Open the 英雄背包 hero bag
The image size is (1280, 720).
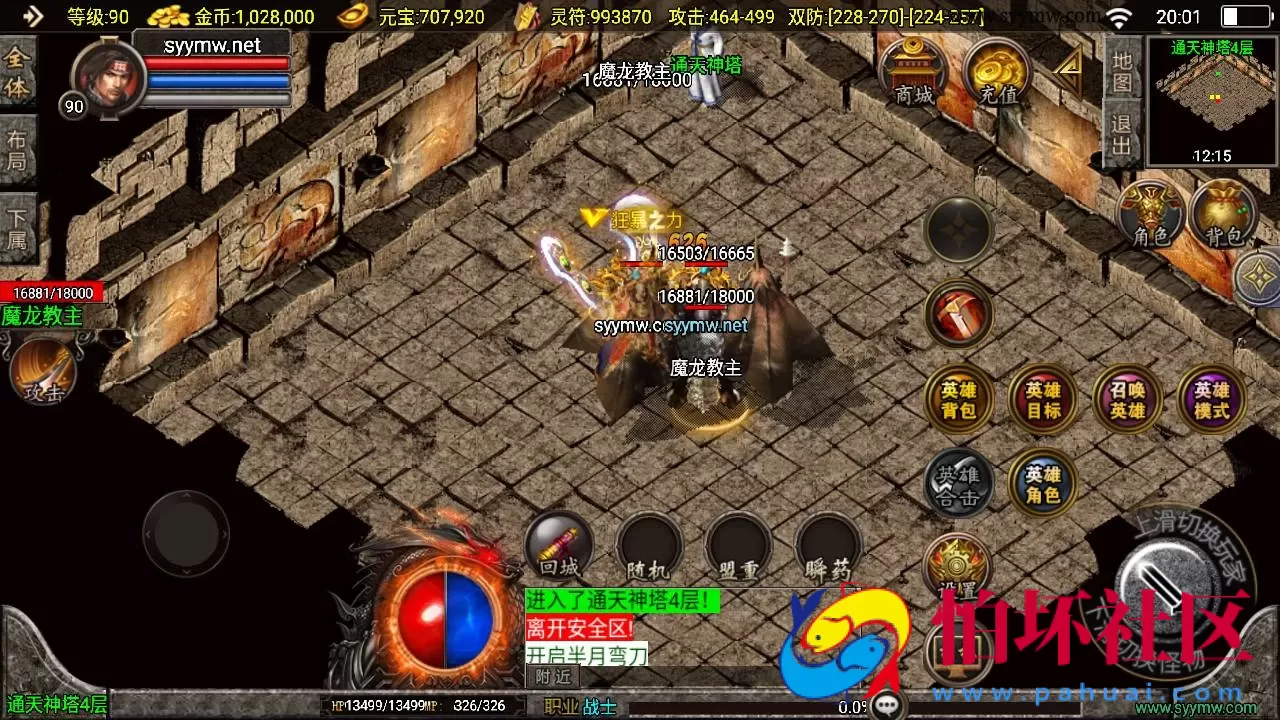coord(958,399)
